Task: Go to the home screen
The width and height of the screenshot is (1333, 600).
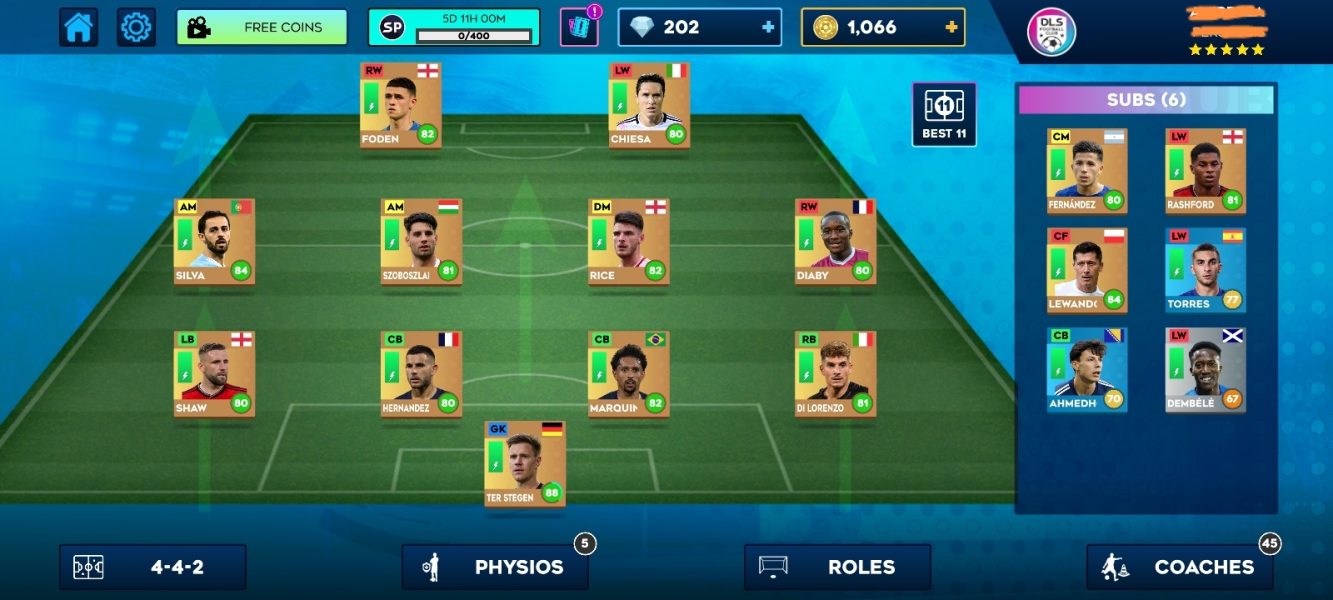Action: coord(78,27)
